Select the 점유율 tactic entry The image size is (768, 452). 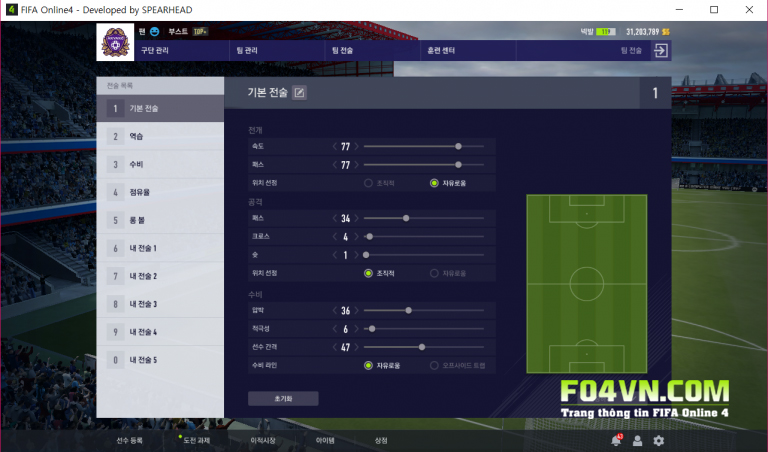[x=160, y=192]
